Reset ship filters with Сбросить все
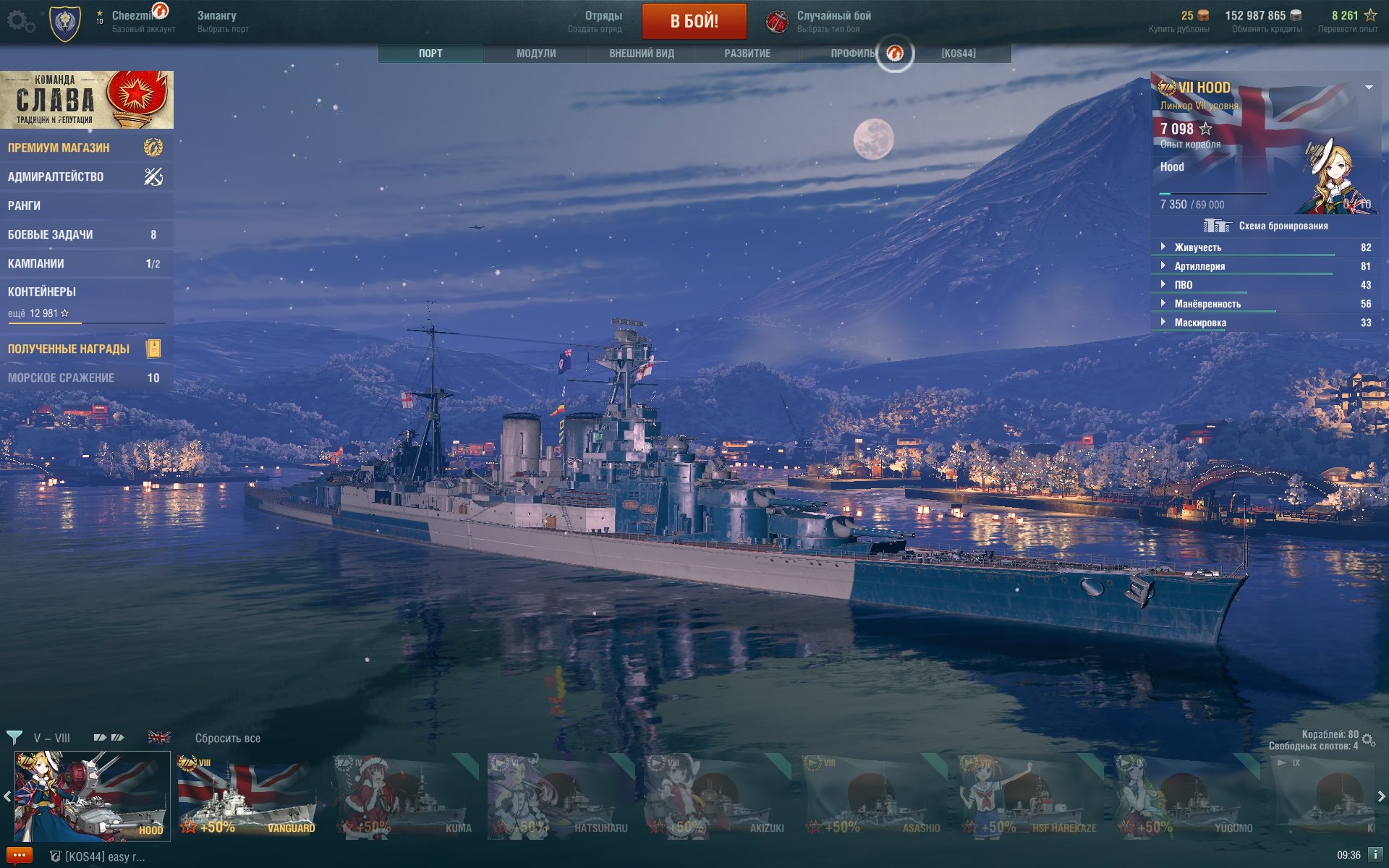This screenshot has height=868, width=1389. pos(227,738)
